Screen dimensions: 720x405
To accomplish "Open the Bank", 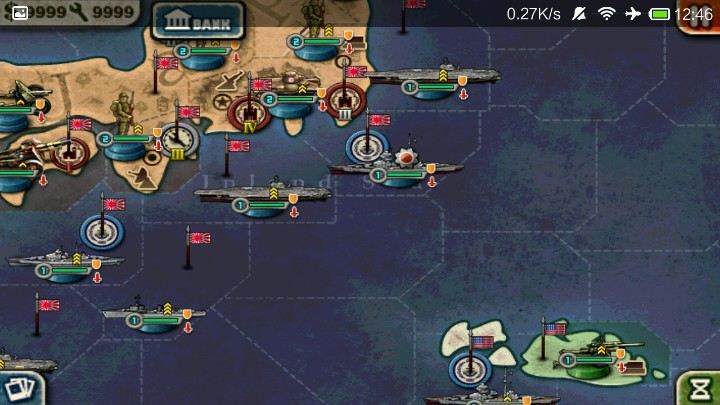I will (x=197, y=21).
